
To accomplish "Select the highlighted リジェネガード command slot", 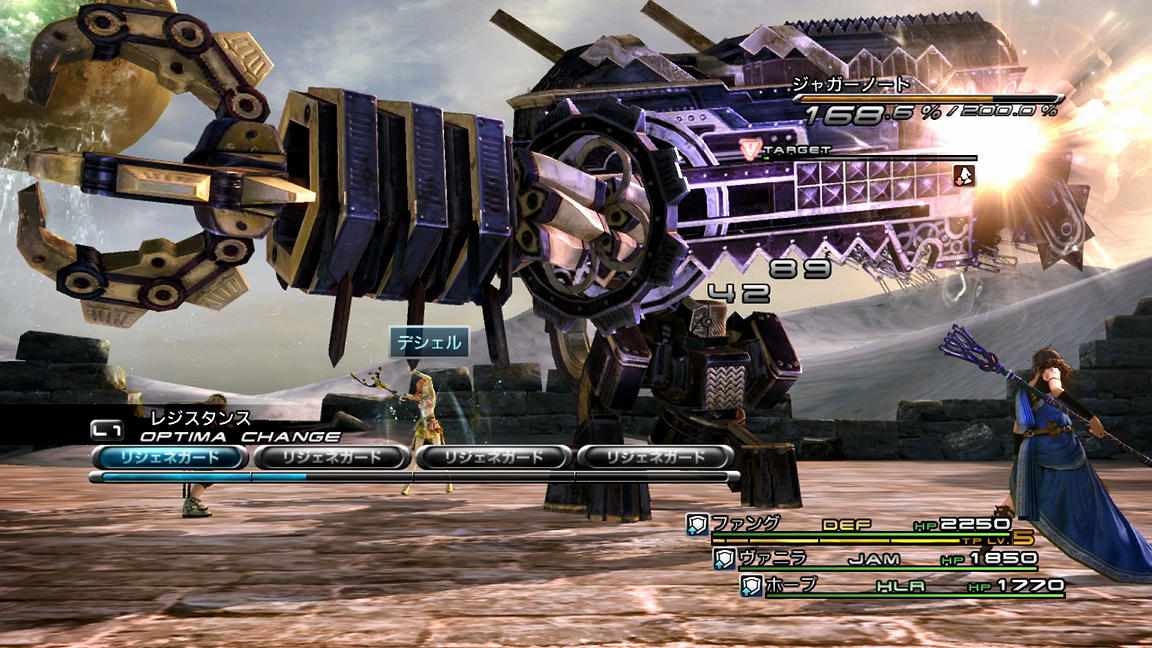I will tap(169, 457).
